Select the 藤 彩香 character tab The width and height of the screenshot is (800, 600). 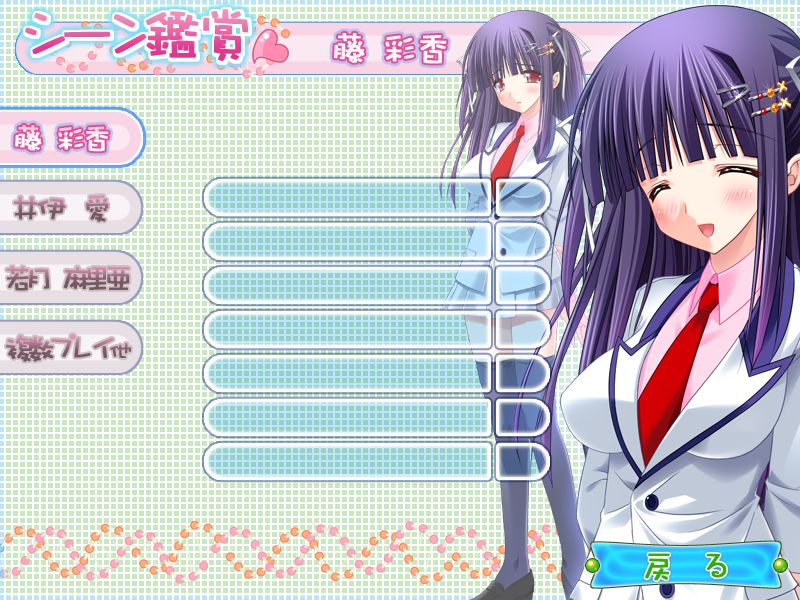pos(65,138)
